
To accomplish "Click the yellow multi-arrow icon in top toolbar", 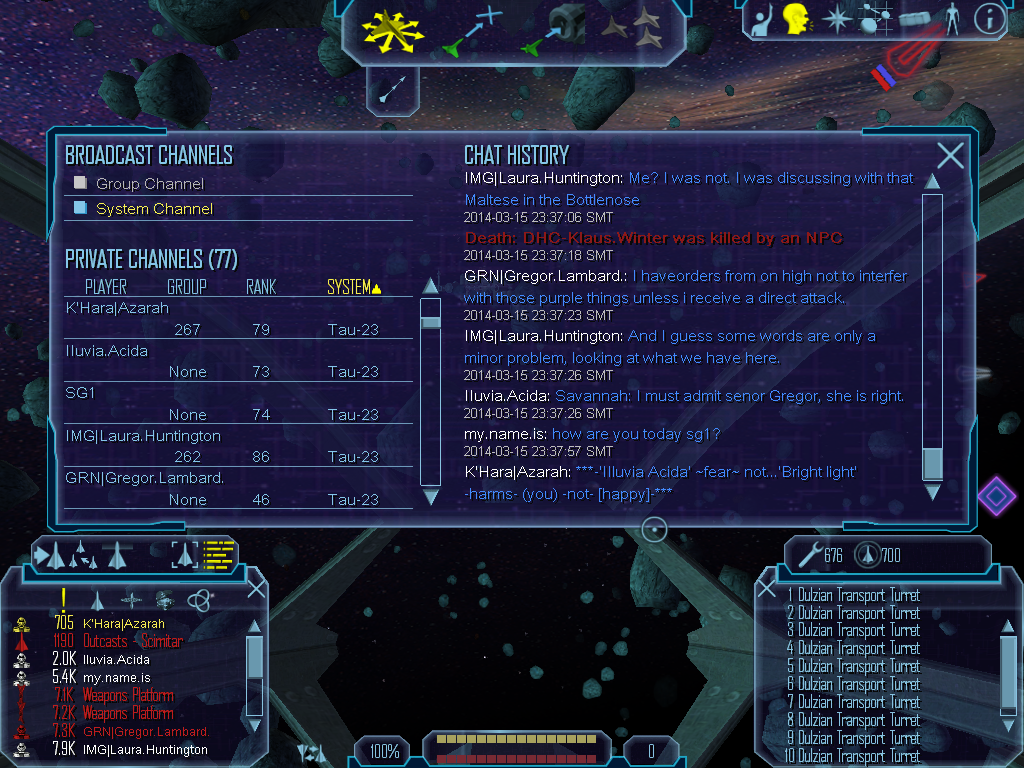I will (393, 30).
